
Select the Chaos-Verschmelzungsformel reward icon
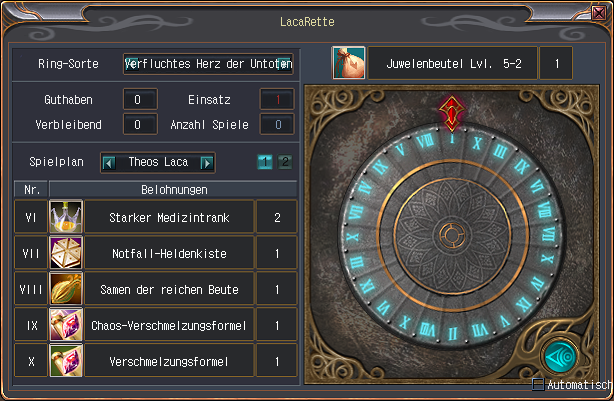(x=65, y=325)
